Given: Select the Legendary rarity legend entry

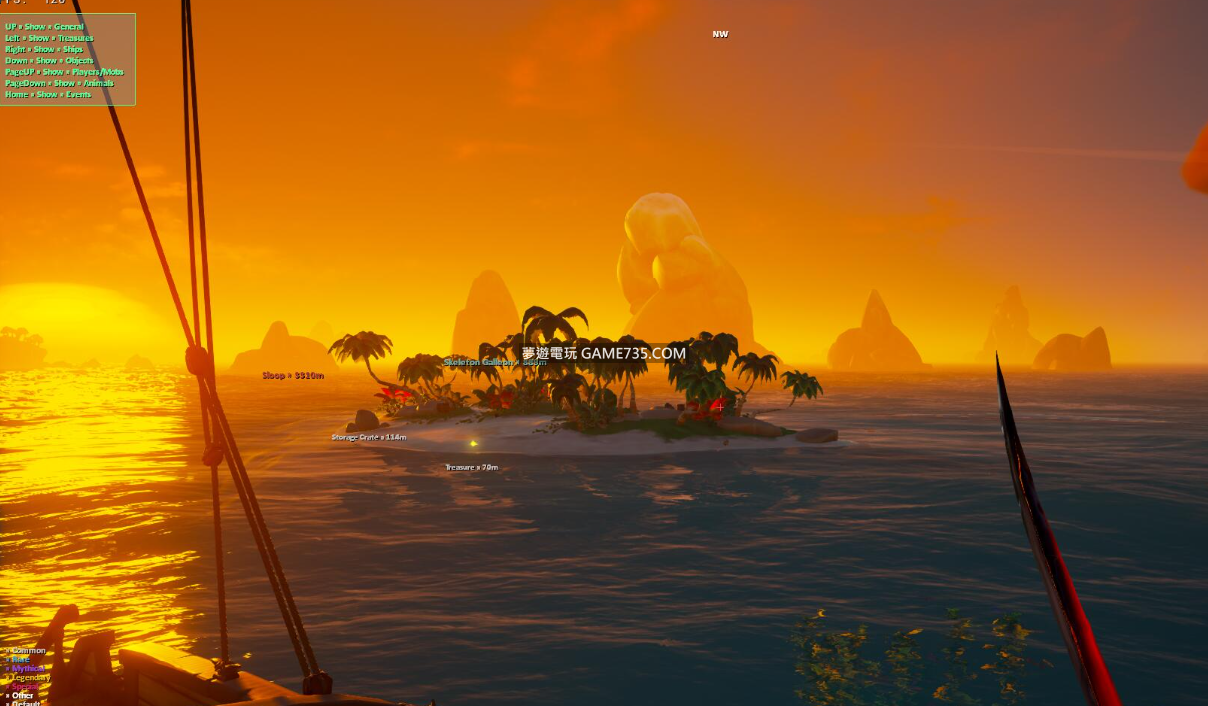Looking at the screenshot, I should [x=30, y=678].
